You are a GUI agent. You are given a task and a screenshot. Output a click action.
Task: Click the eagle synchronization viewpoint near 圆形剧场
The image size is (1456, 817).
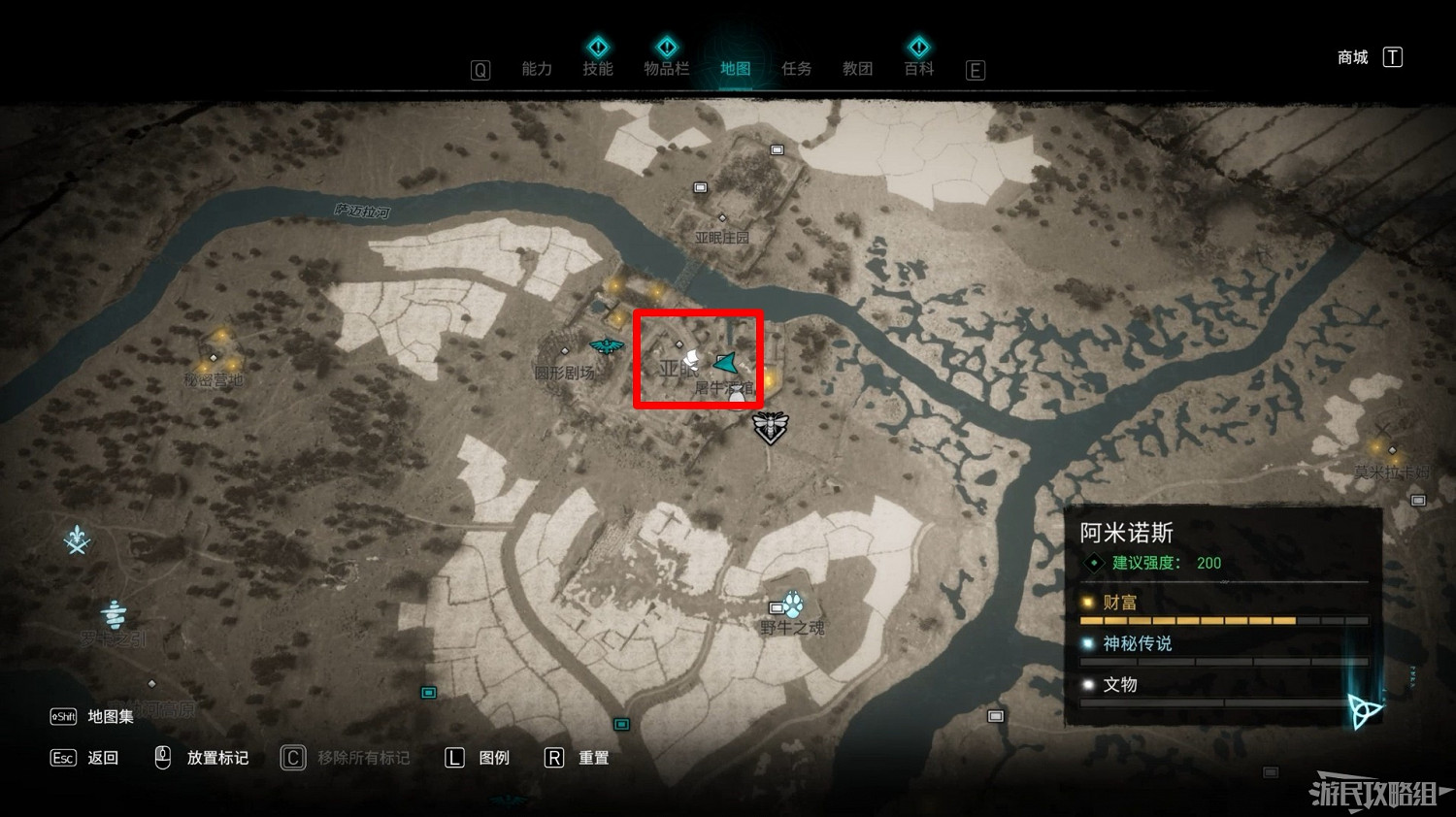[x=607, y=345]
